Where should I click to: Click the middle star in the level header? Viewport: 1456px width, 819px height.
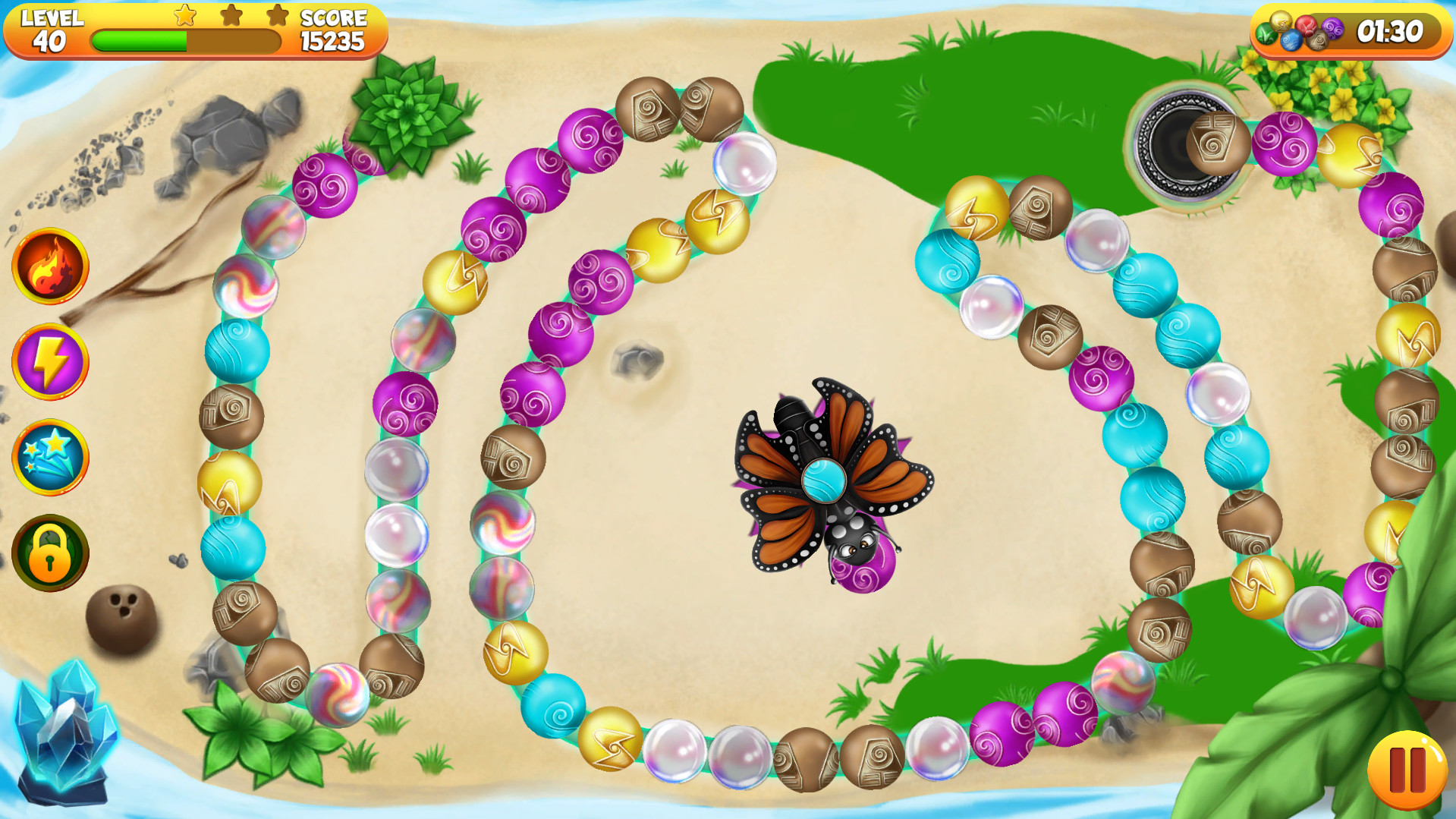tap(231, 17)
